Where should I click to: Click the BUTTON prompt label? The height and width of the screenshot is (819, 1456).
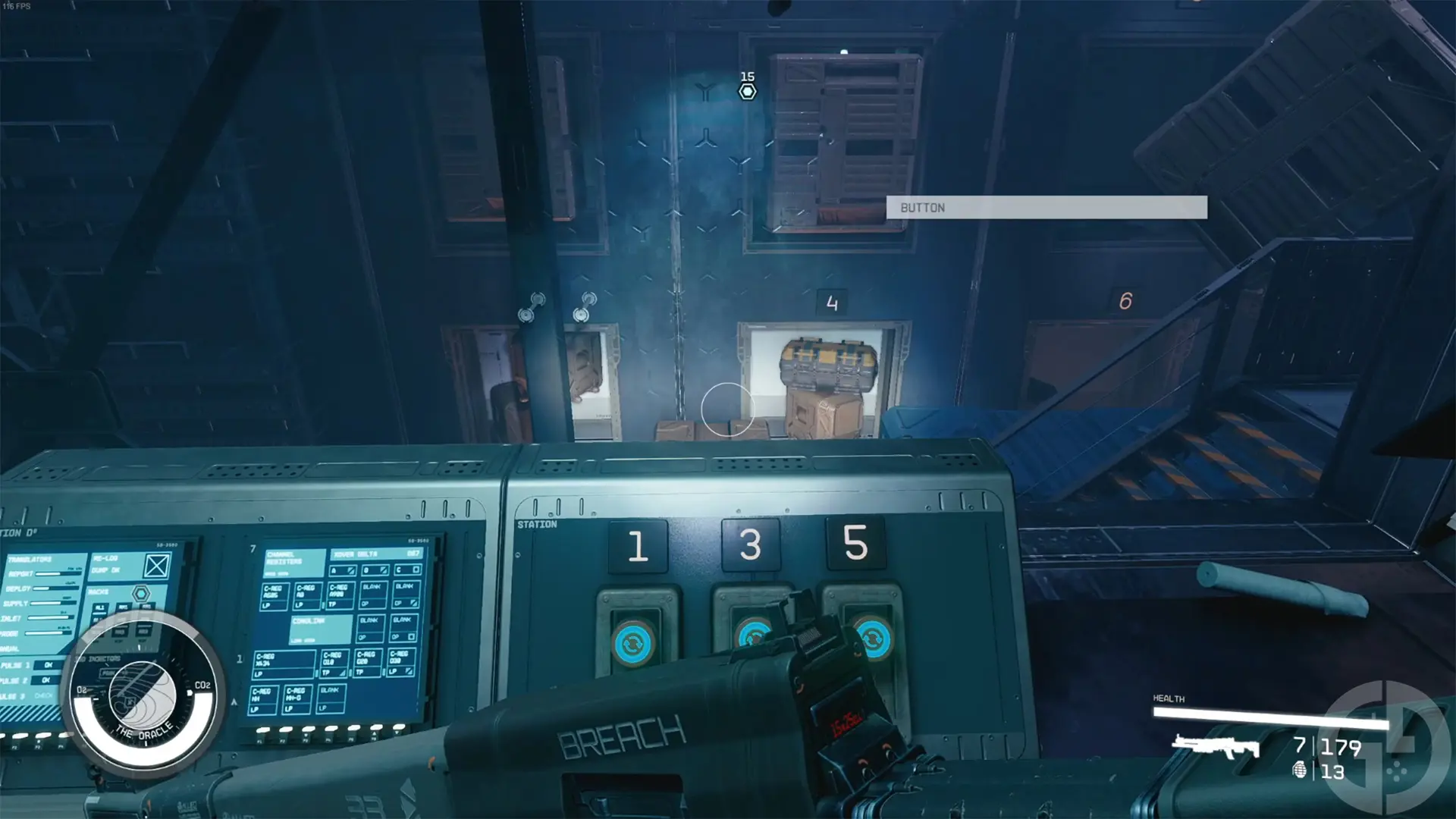coord(924,208)
